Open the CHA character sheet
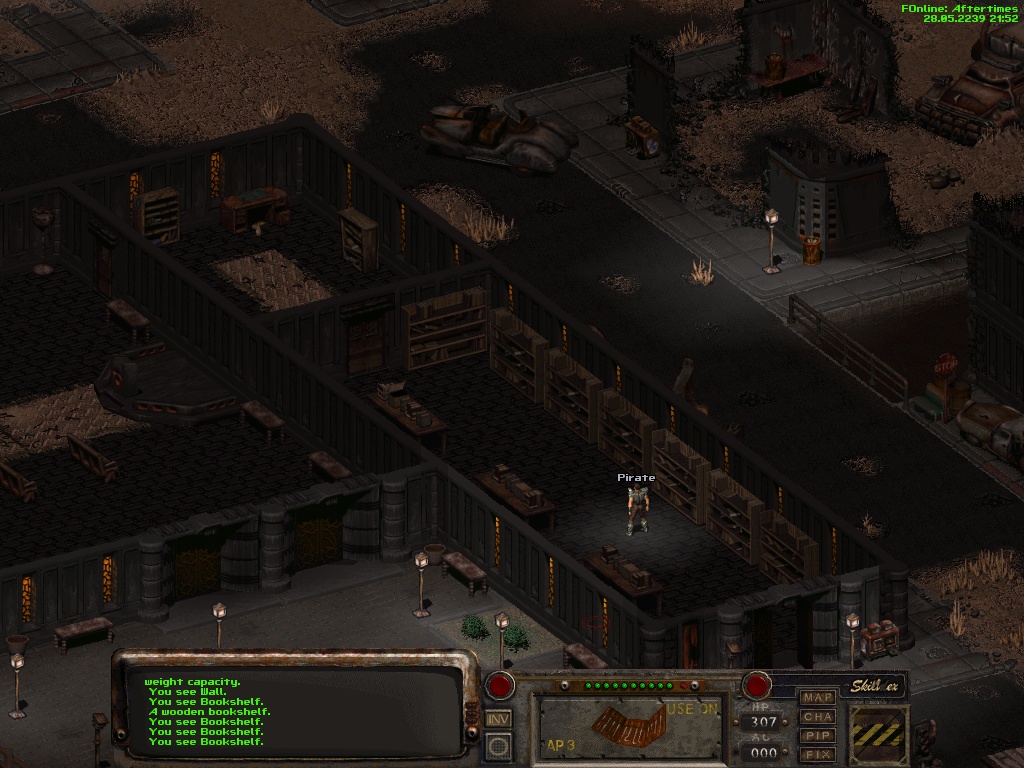 click(x=818, y=716)
